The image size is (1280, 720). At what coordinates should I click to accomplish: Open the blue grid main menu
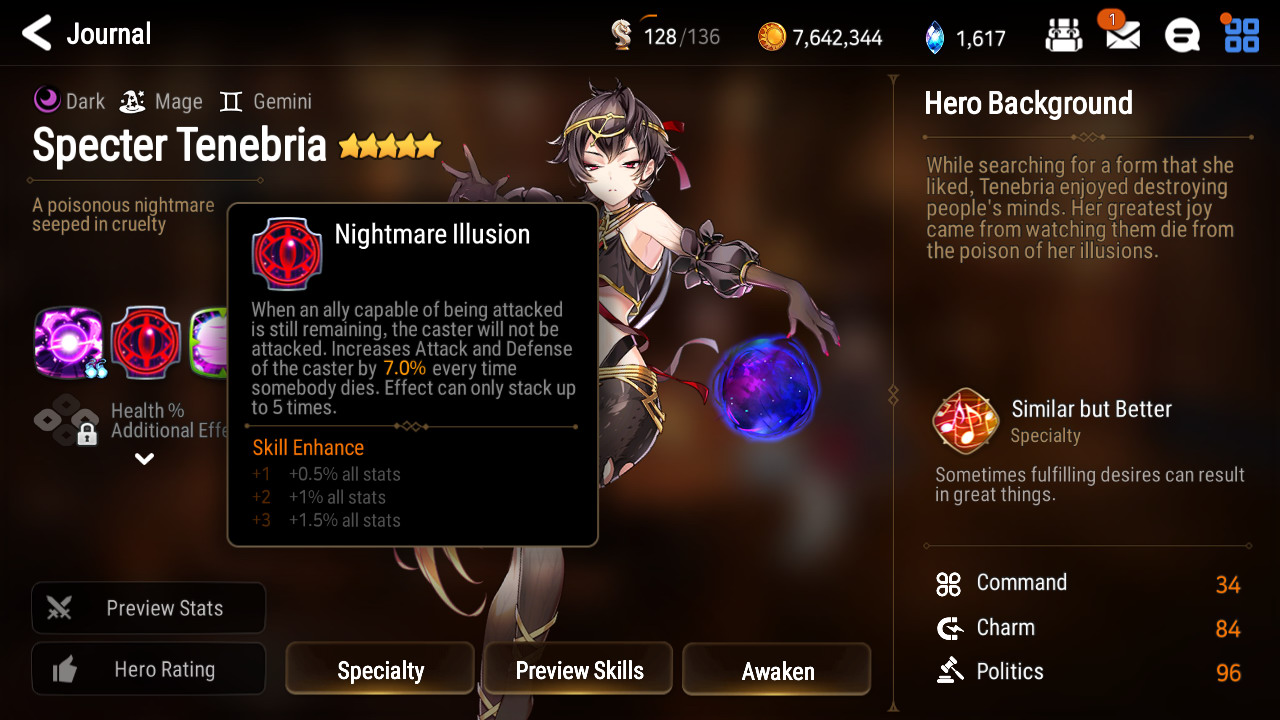coord(1242,35)
